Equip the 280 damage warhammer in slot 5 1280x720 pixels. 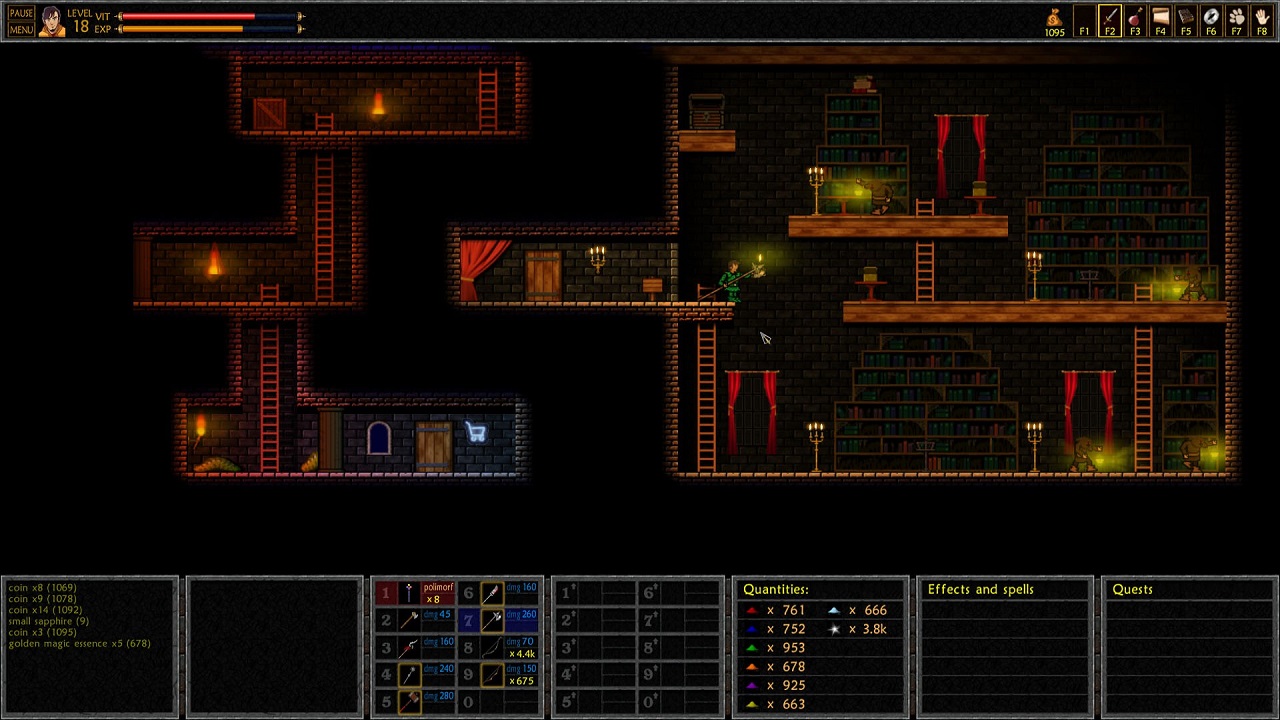tap(410, 702)
